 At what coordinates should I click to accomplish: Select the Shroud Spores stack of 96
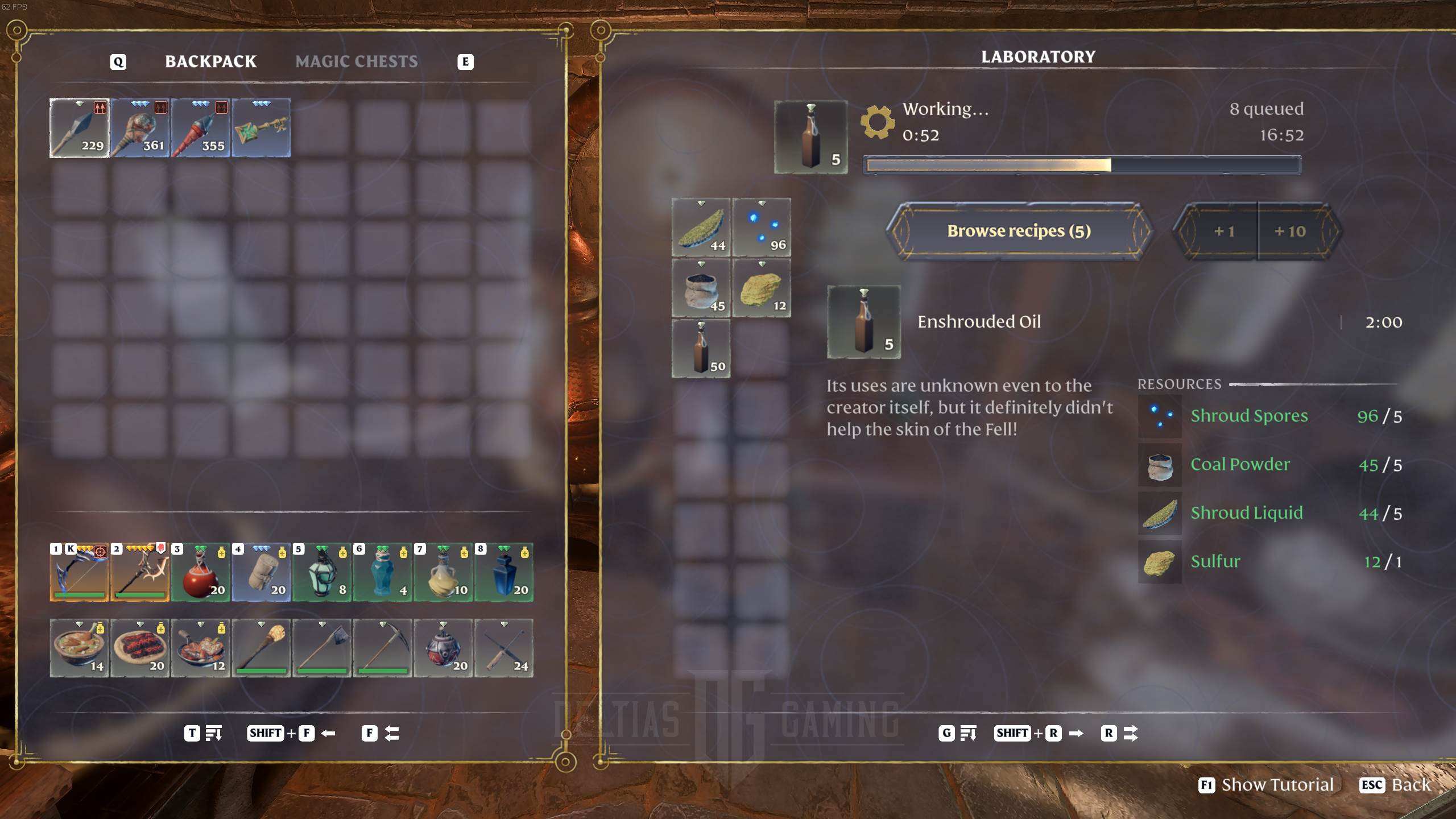pyautogui.click(x=762, y=227)
